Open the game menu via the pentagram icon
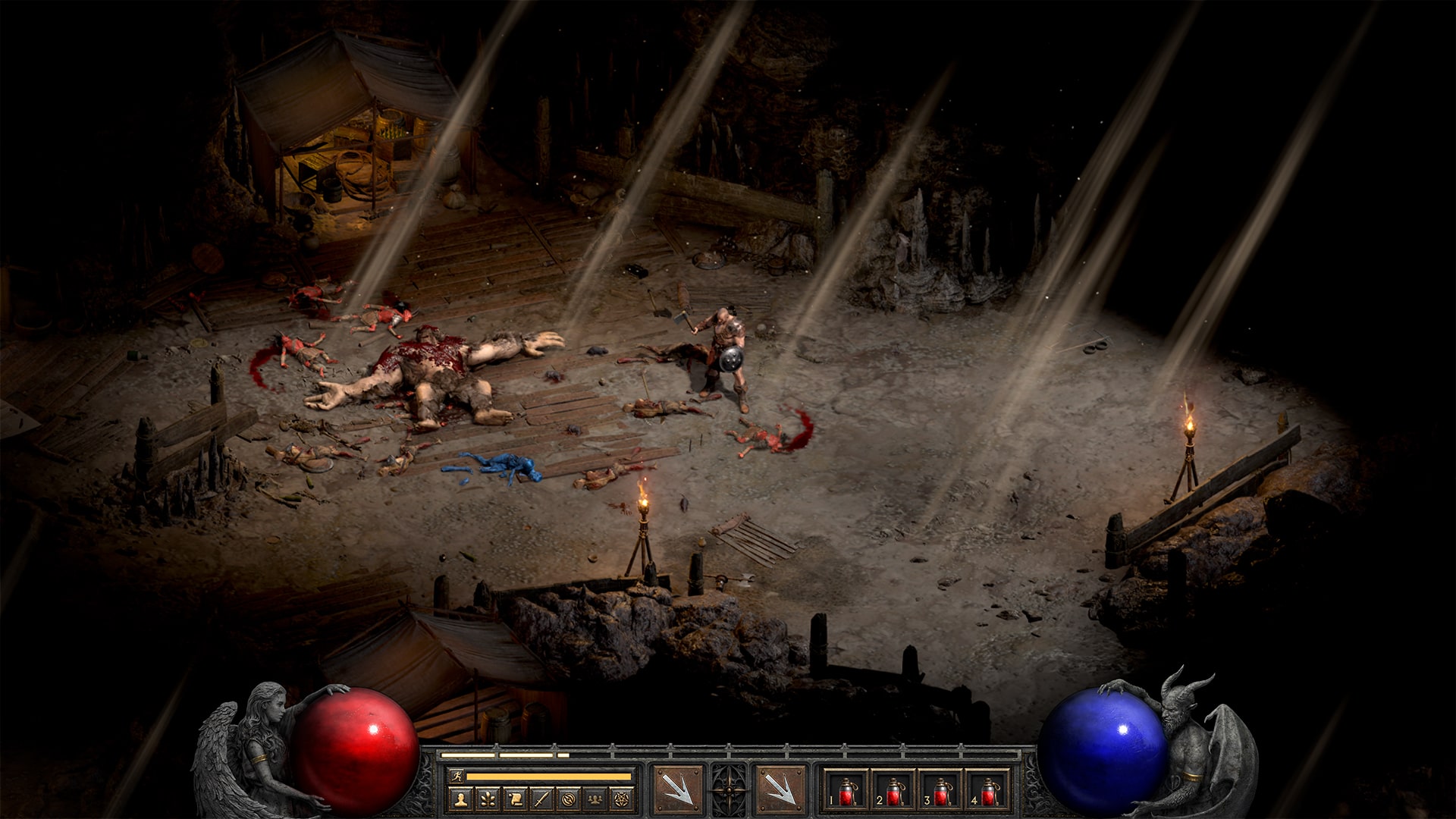This screenshot has width=1456, height=819. [x=621, y=799]
